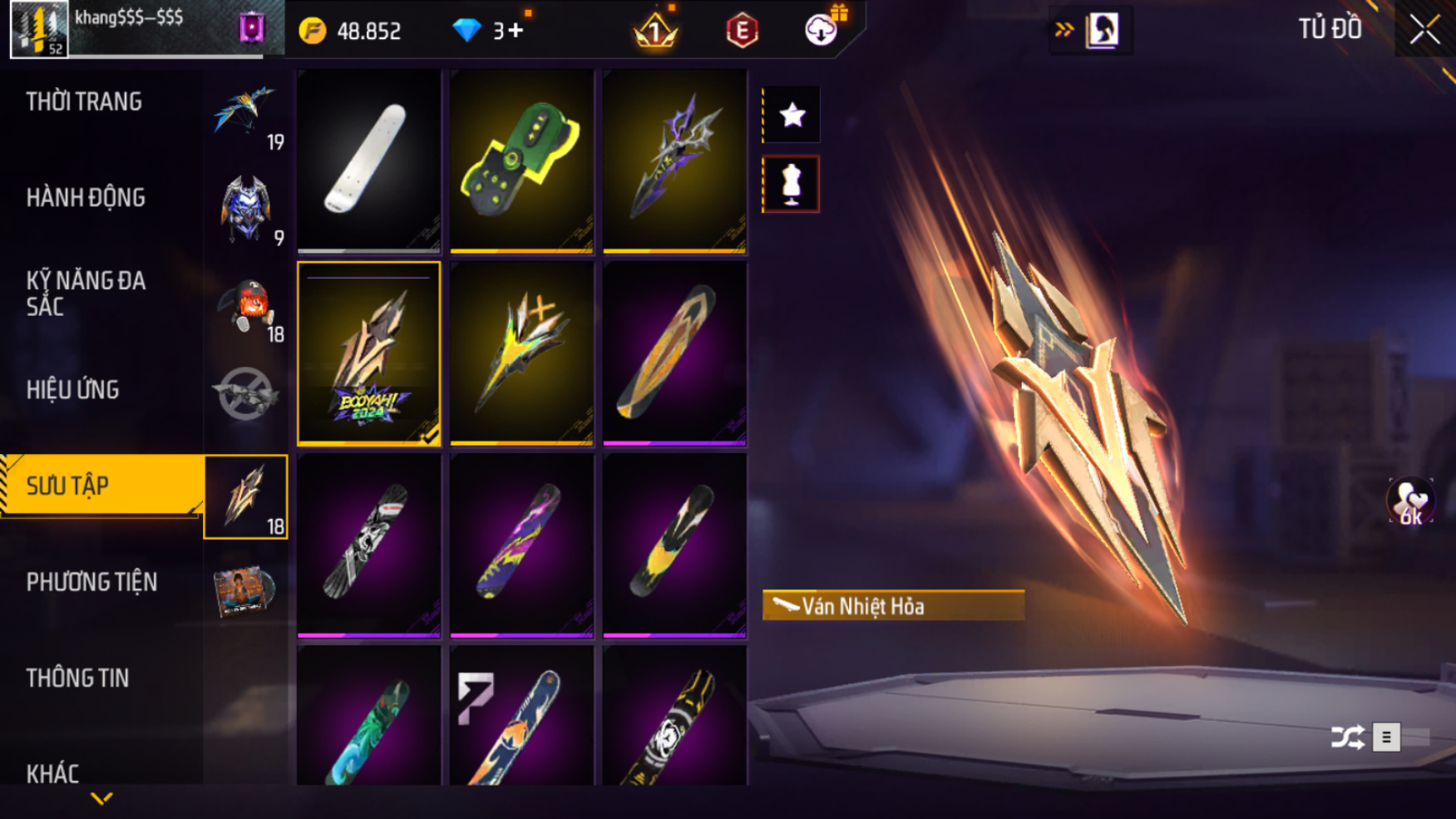Image resolution: width=1456 pixels, height=819 pixels.
Task: Select the green and yellow board skin
Action: [521, 160]
